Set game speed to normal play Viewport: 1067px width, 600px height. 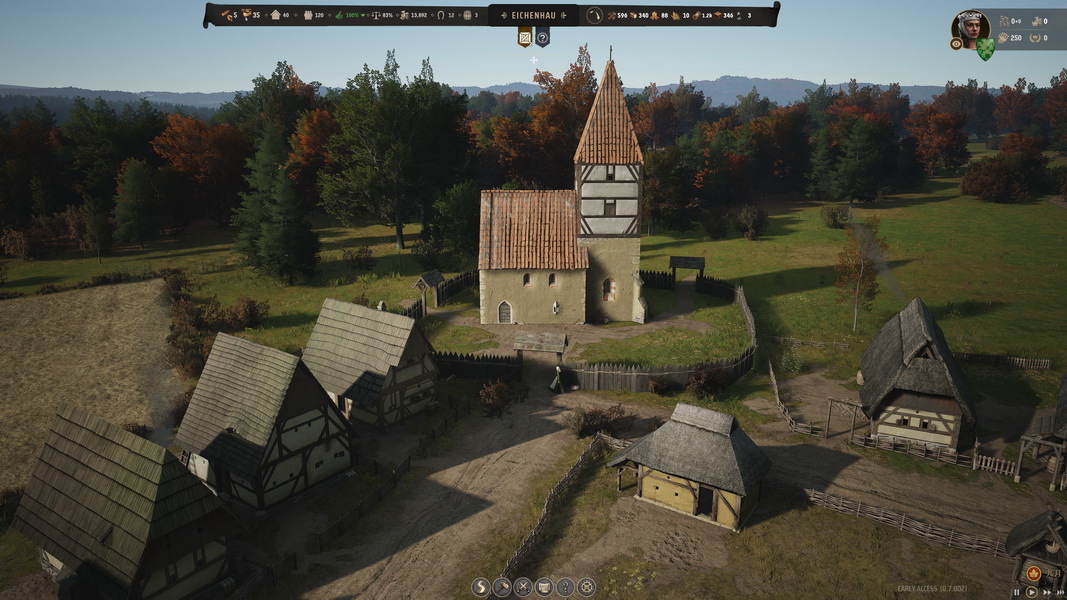coord(1031,592)
